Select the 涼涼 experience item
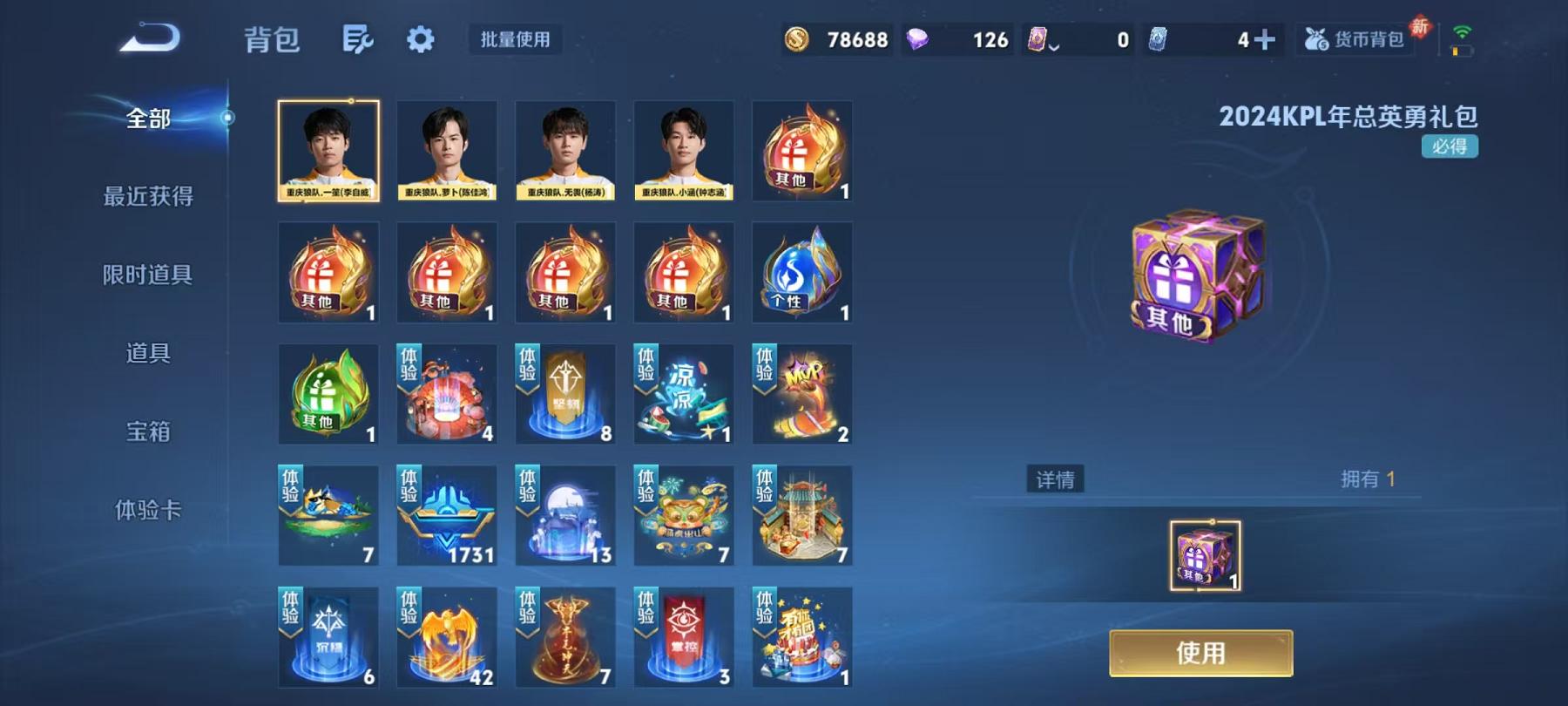 683,394
